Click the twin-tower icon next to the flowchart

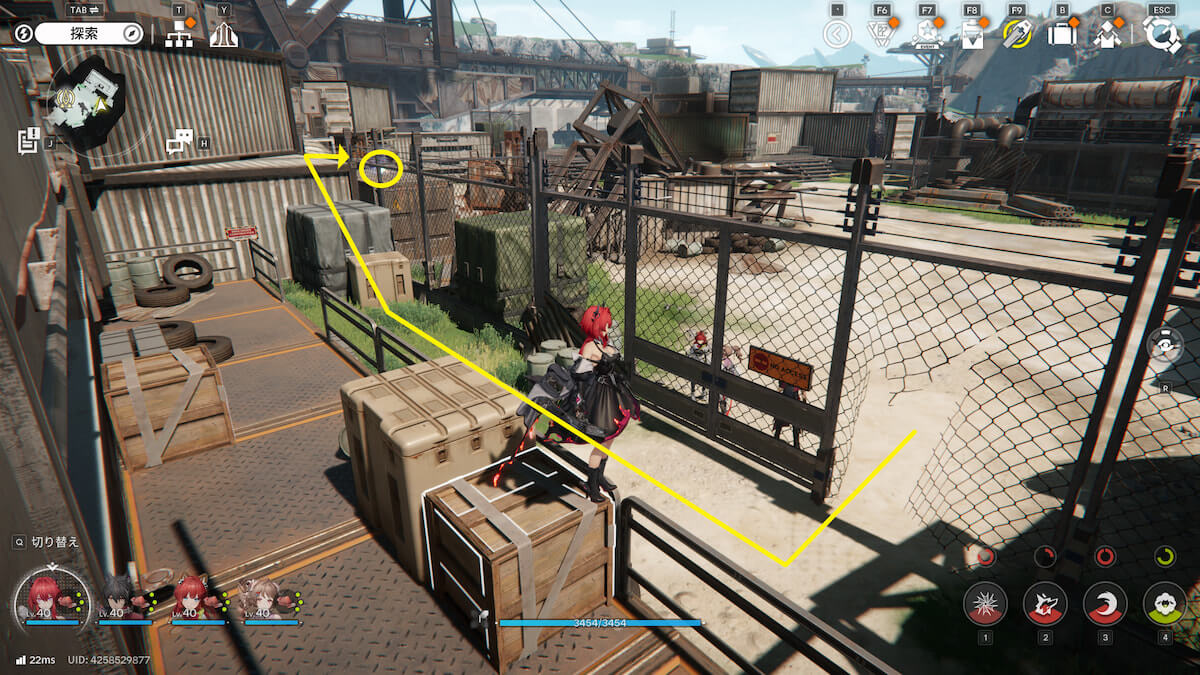pyautogui.click(x=223, y=34)
